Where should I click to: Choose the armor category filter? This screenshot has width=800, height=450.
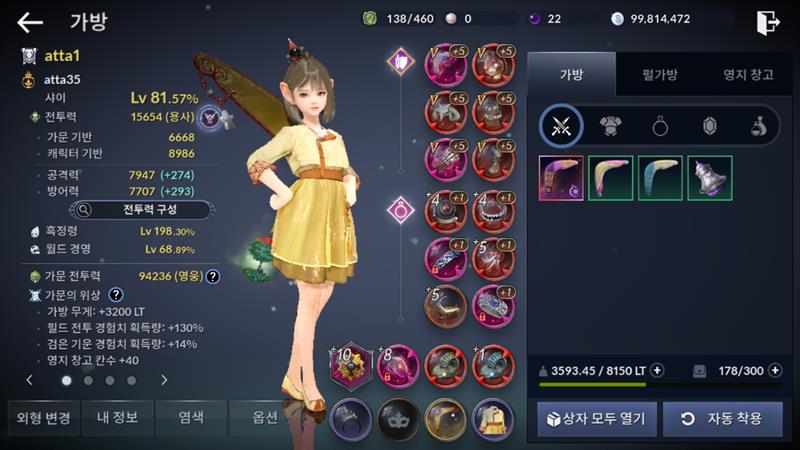[610, 126]
